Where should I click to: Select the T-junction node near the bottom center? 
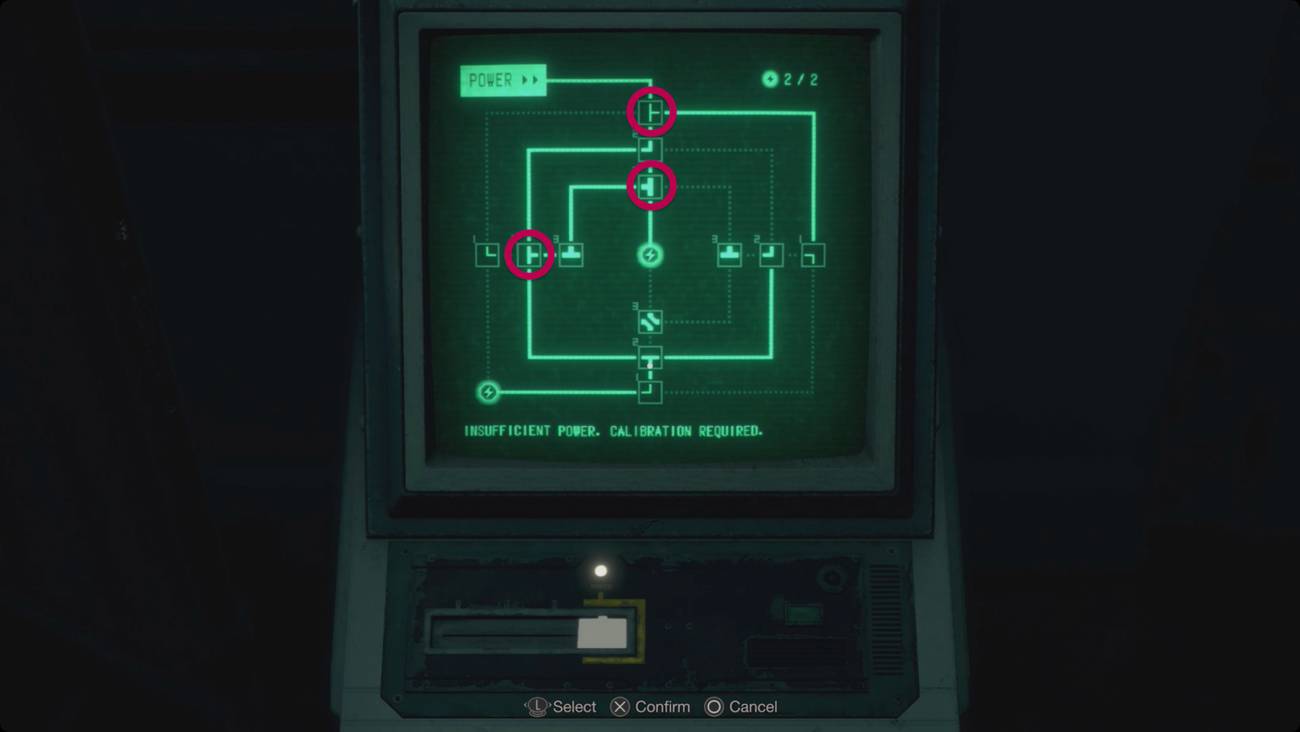pyautogui.click(x=650, y=358)
